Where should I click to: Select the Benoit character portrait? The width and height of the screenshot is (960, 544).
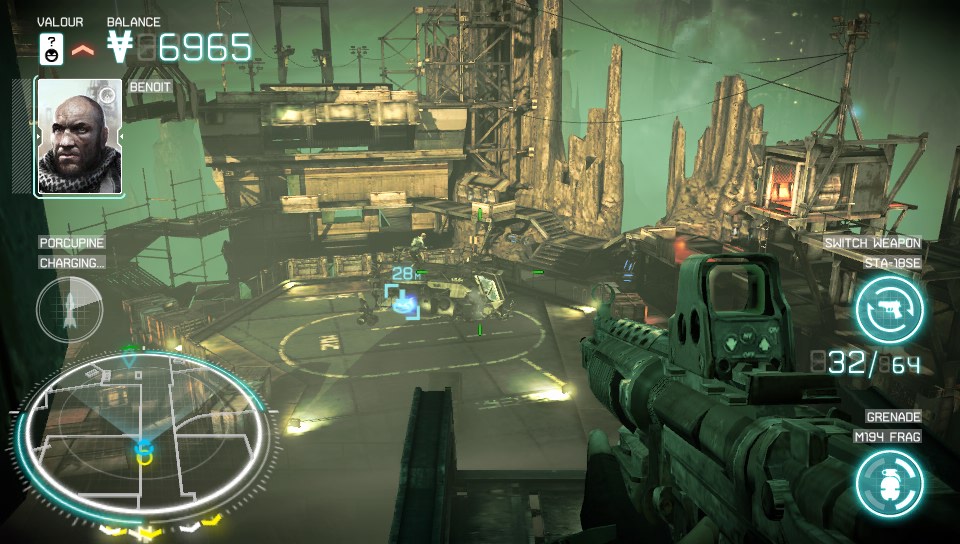tap(79, 137)
